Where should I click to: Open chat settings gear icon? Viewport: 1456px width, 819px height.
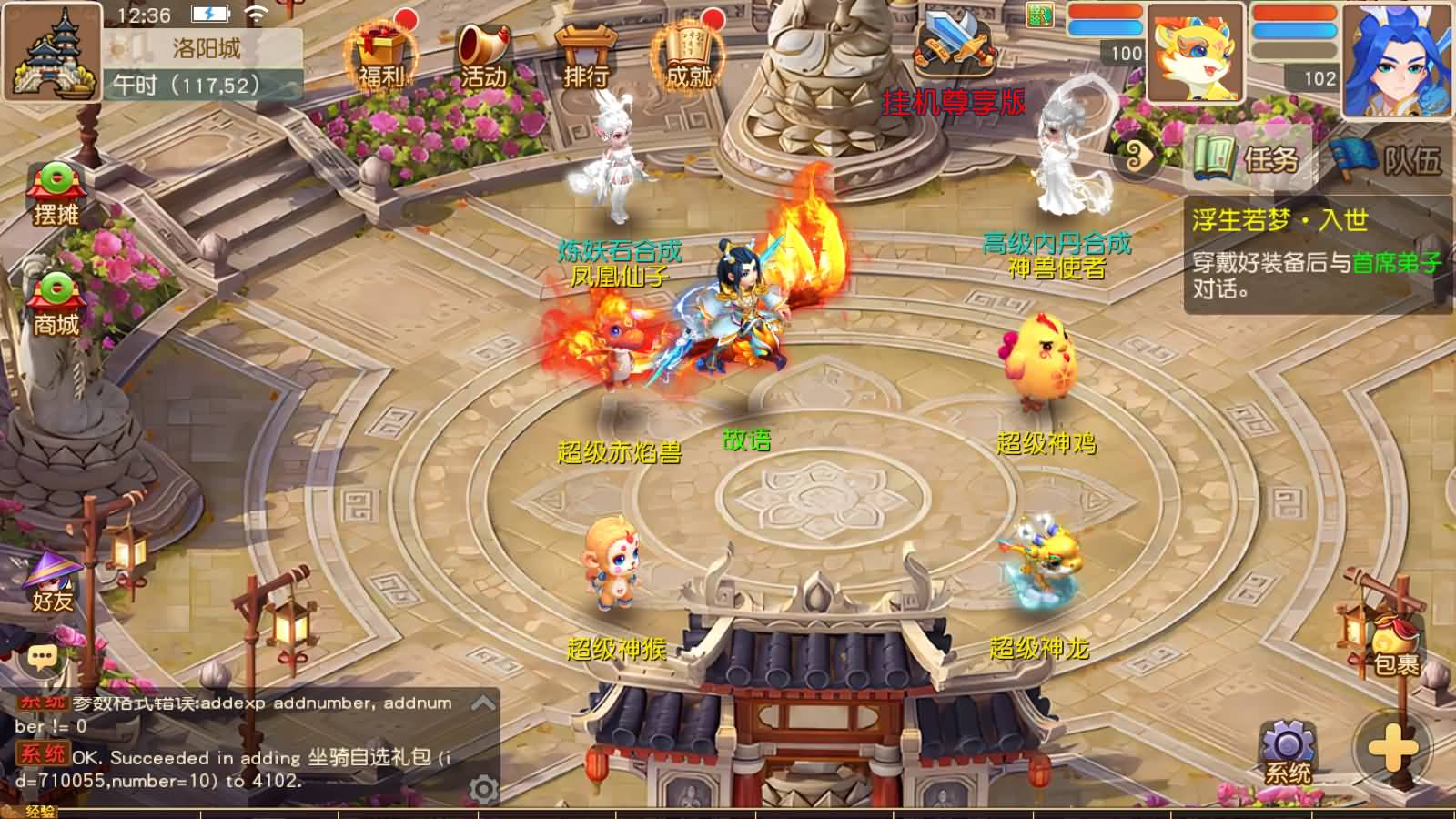point(483,788)
